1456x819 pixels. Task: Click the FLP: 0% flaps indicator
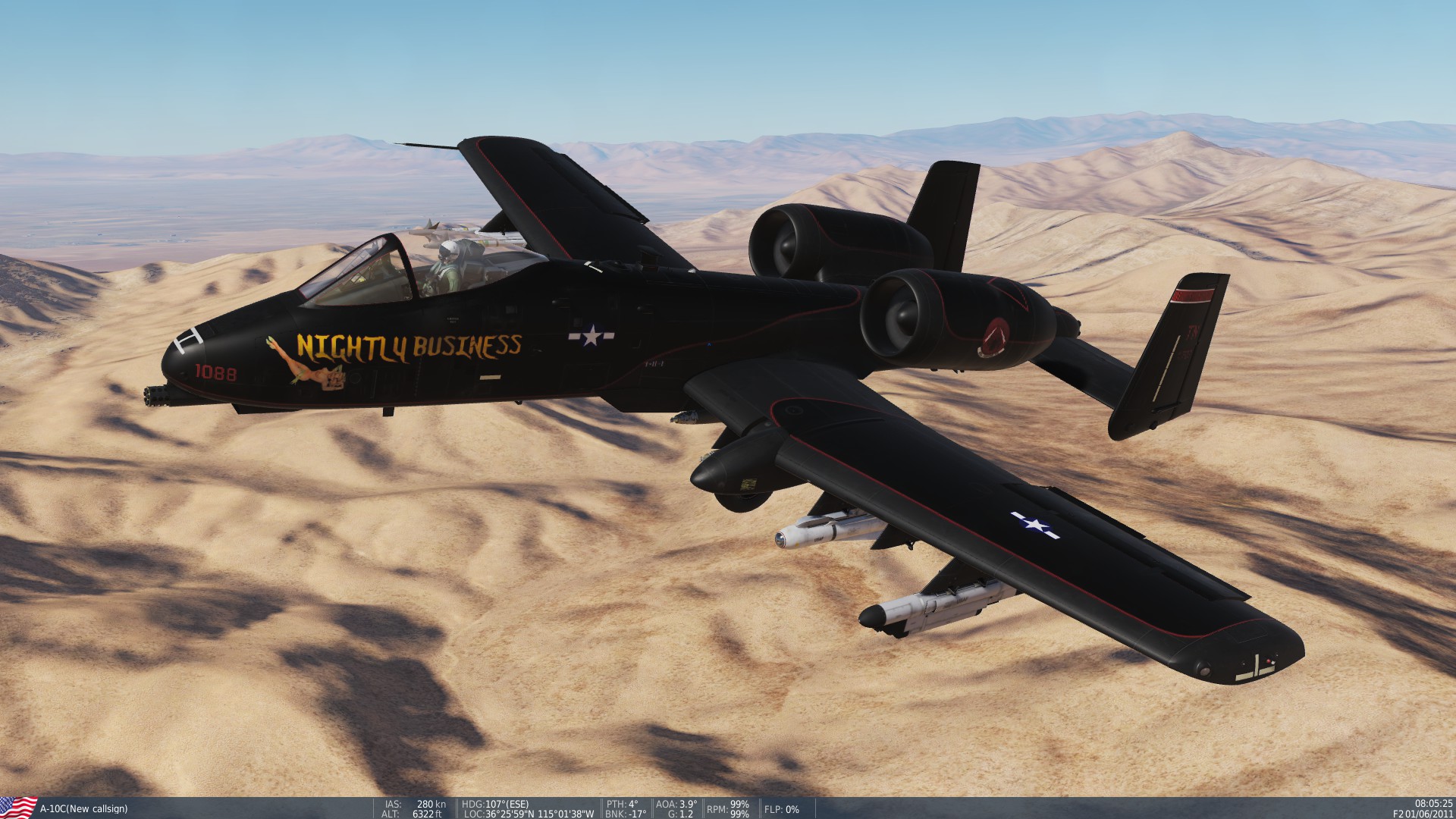click(x=782, y=810)
